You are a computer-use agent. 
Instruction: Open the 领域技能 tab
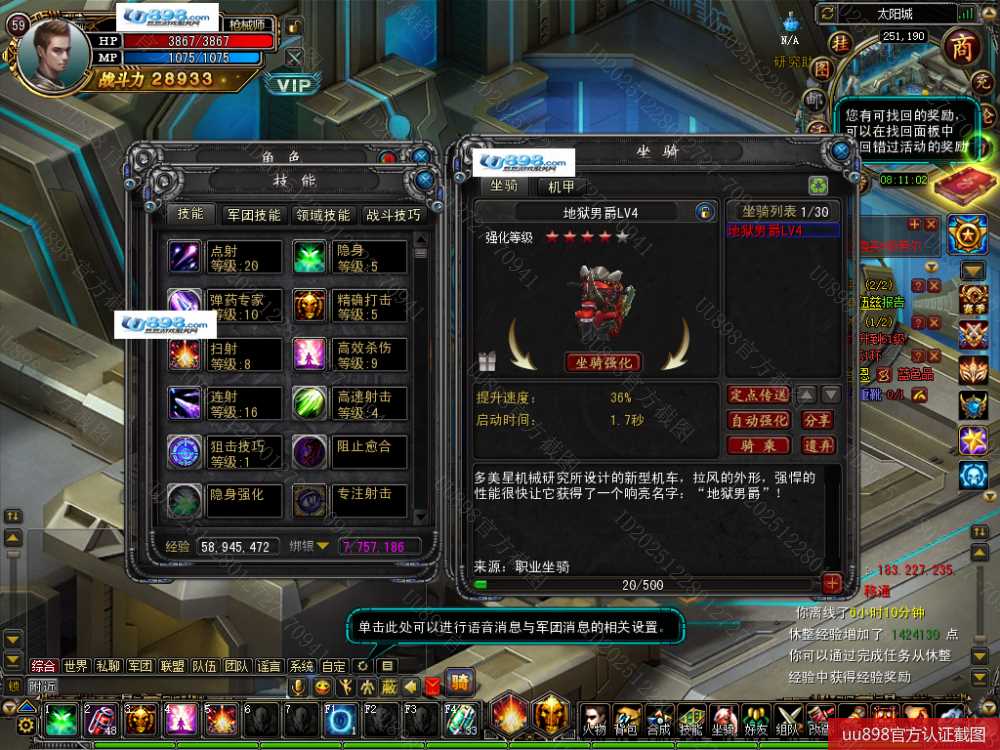(322, 215)
